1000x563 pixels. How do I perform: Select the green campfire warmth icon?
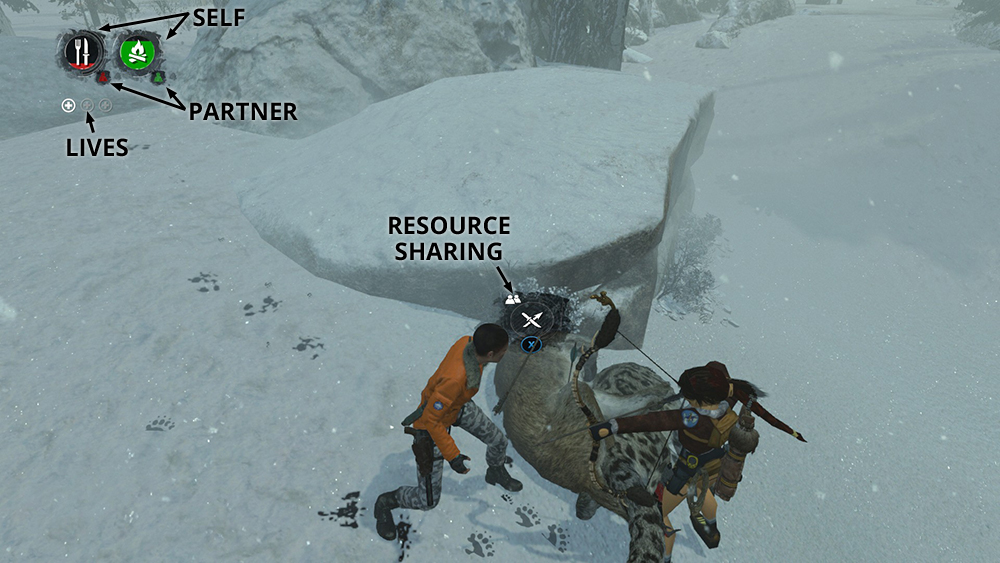(x=139, y=52)
